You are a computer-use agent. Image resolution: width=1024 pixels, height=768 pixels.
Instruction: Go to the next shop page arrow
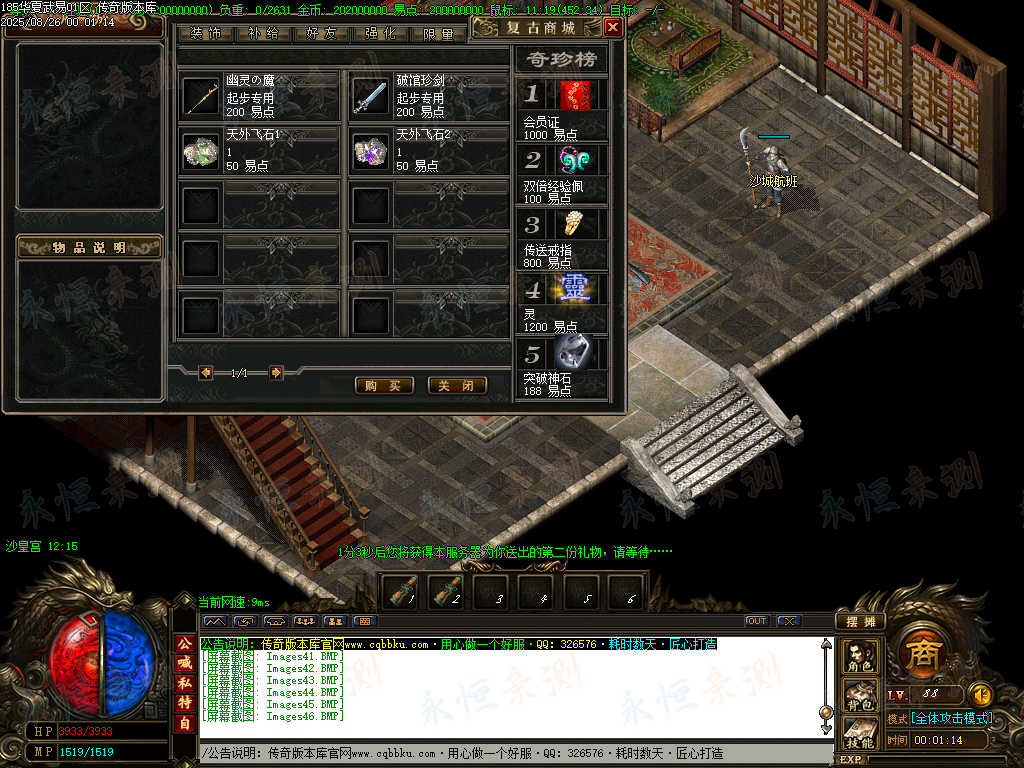[x=276, y=373]
